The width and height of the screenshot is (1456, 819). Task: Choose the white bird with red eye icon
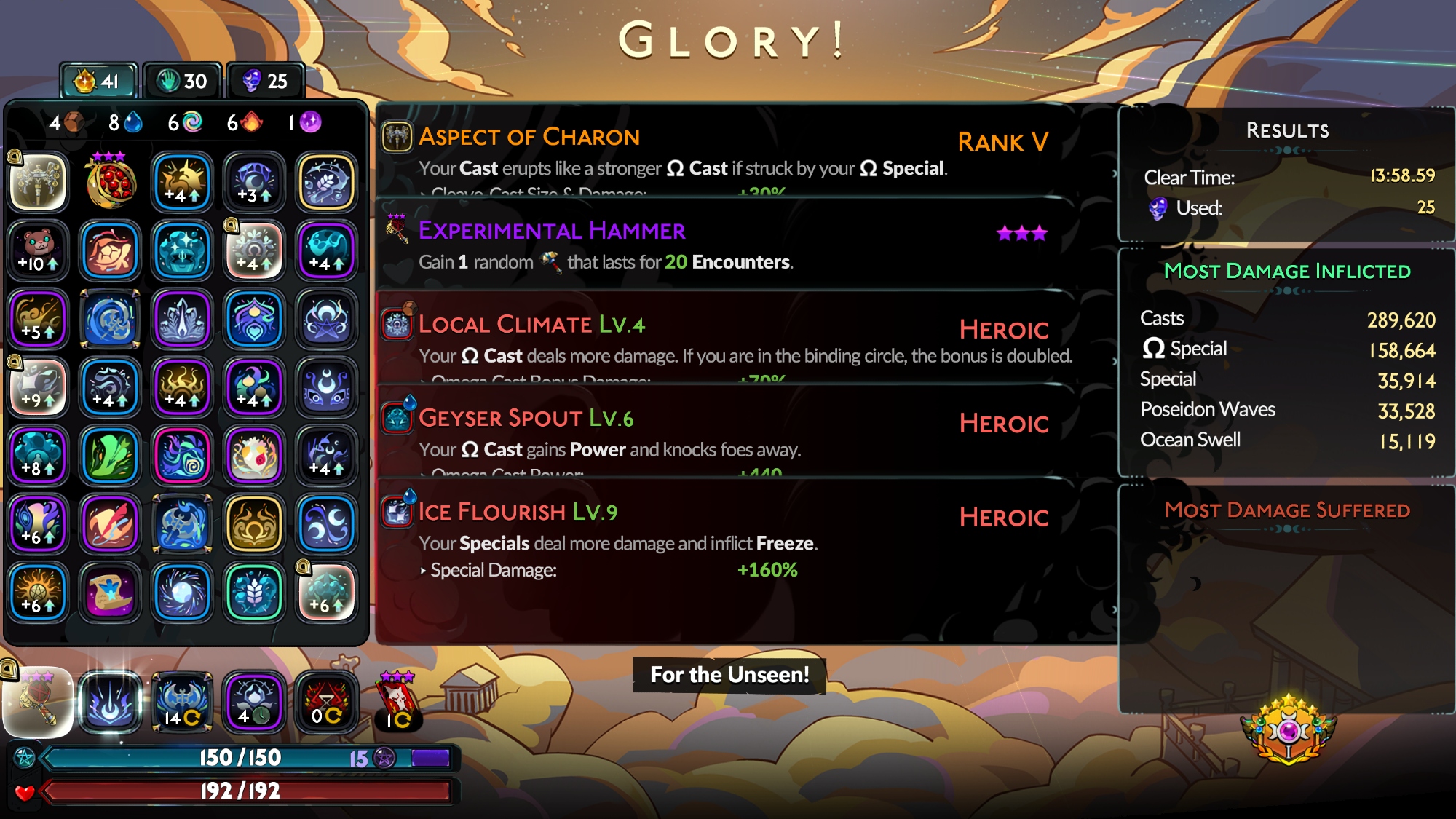pos(254,456)
